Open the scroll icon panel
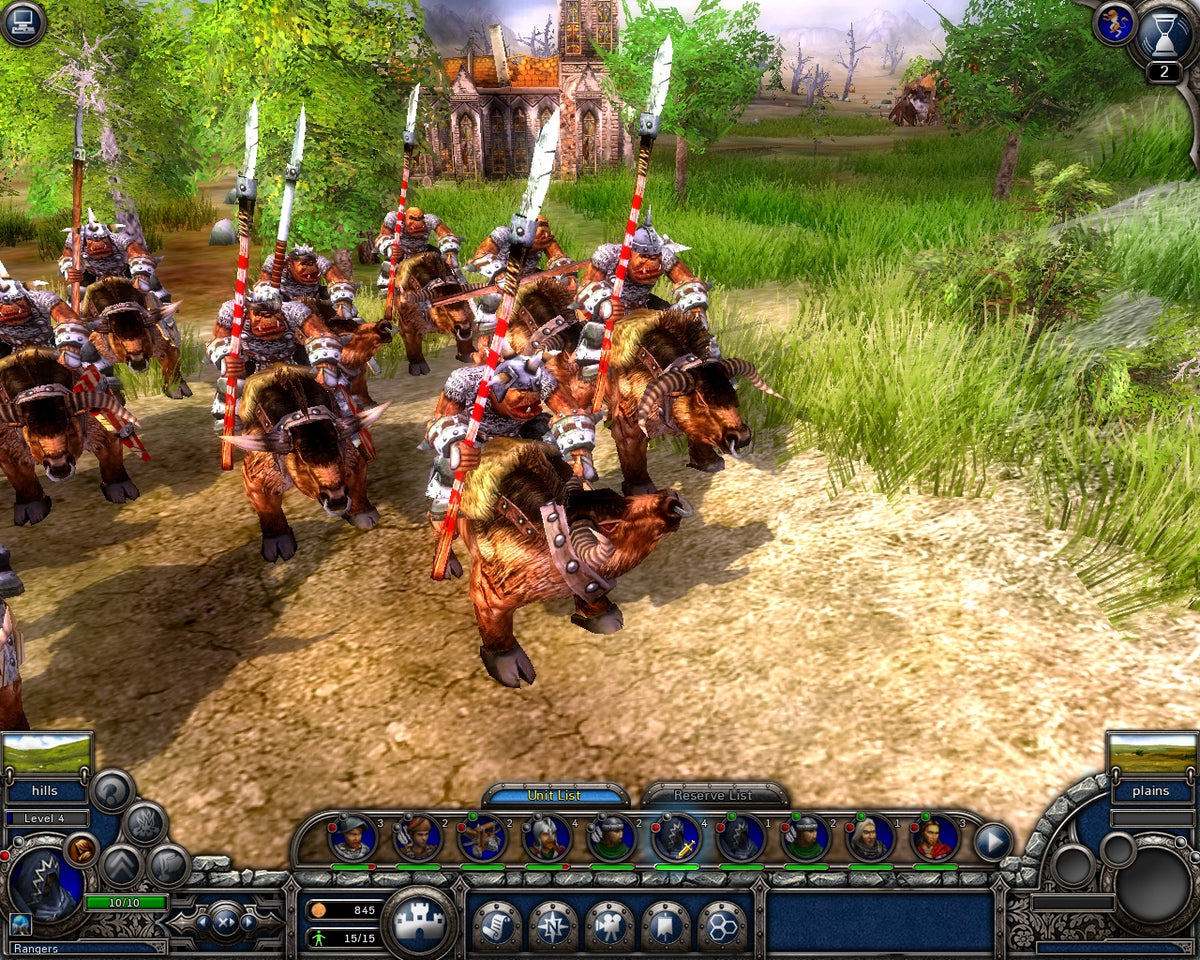1200x960 pixels. 496,924
